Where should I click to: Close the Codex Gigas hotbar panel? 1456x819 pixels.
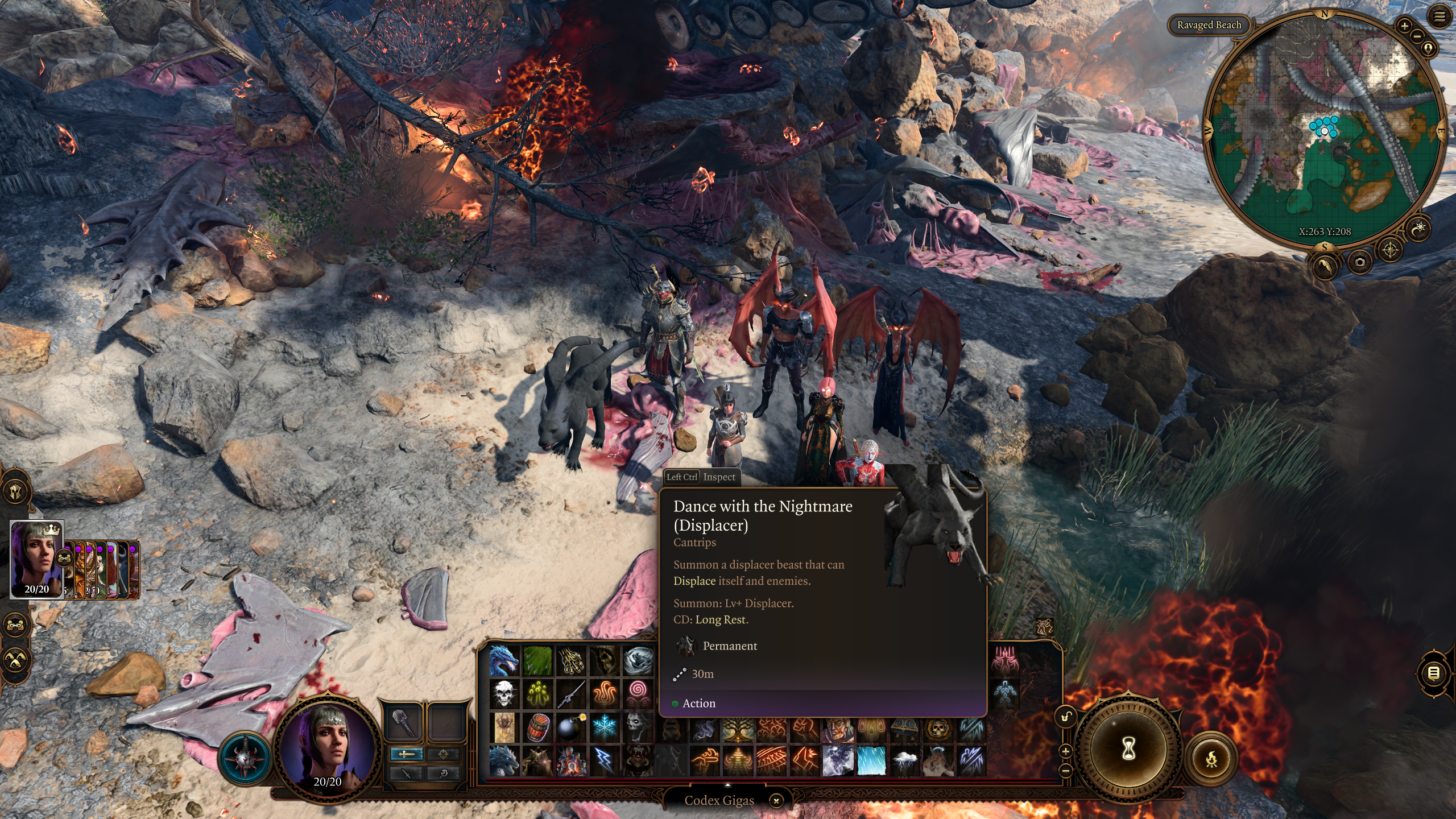tap(776, 801)
